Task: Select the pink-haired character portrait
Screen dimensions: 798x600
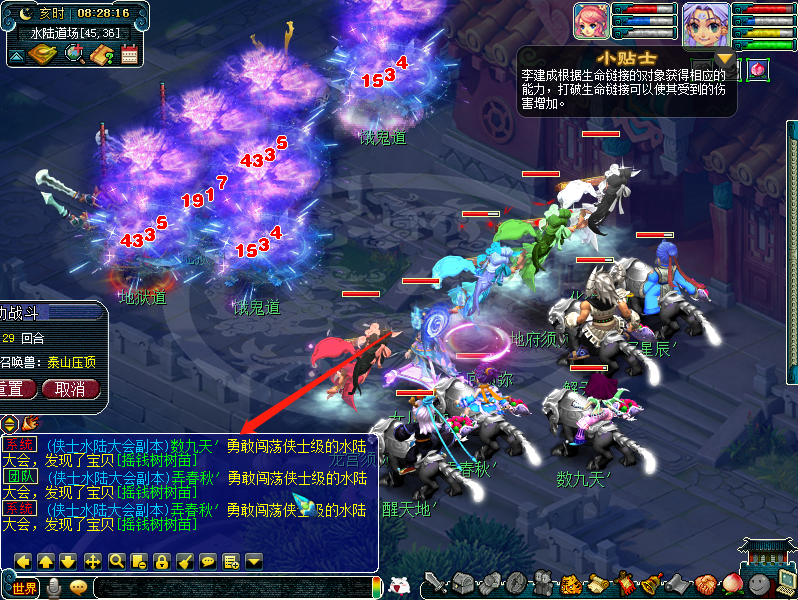Action: click(590, 21)
